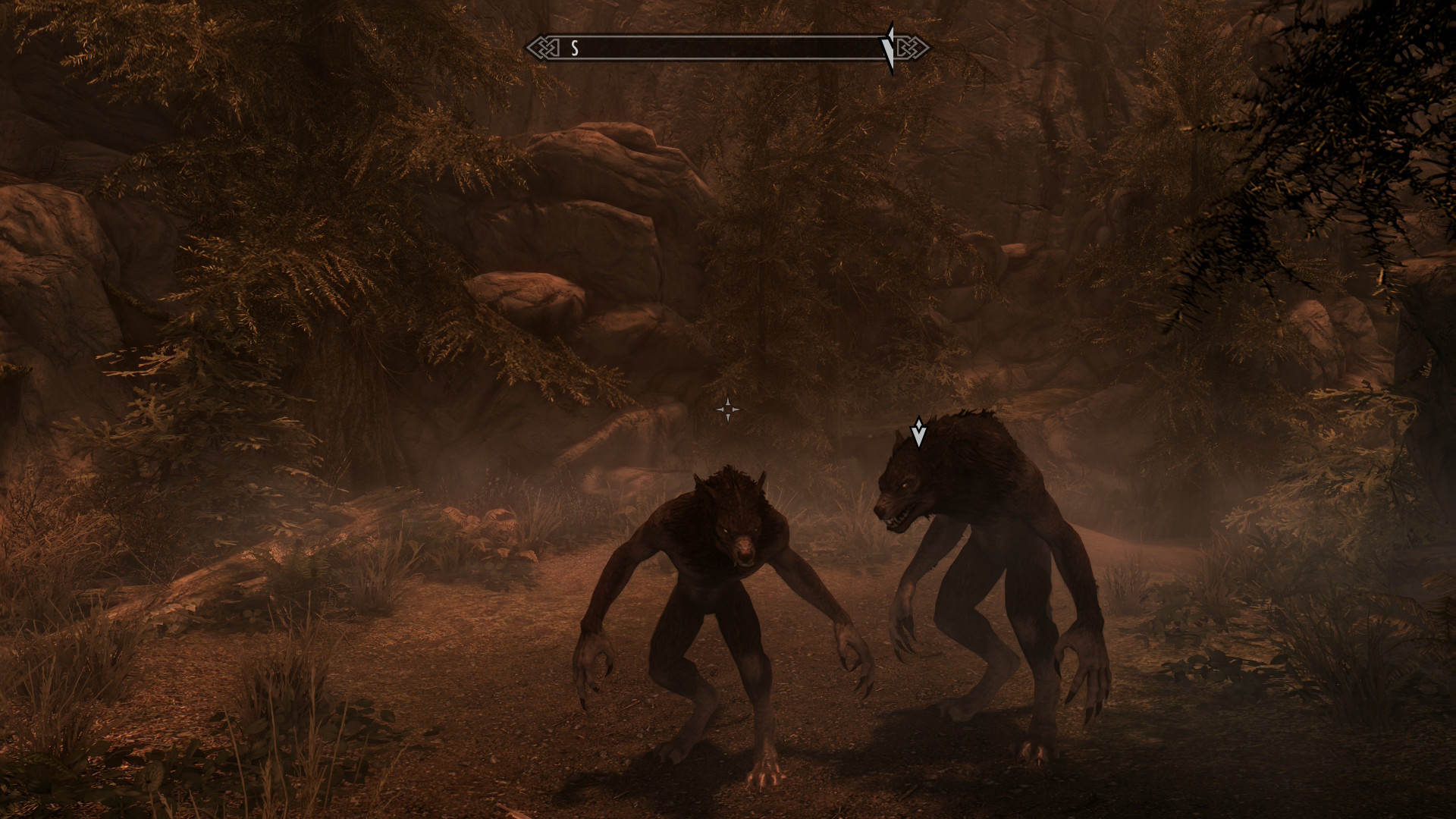Click the quest arrow on the compass bar
Screen dimensions: 1456x819
point(889,48)
